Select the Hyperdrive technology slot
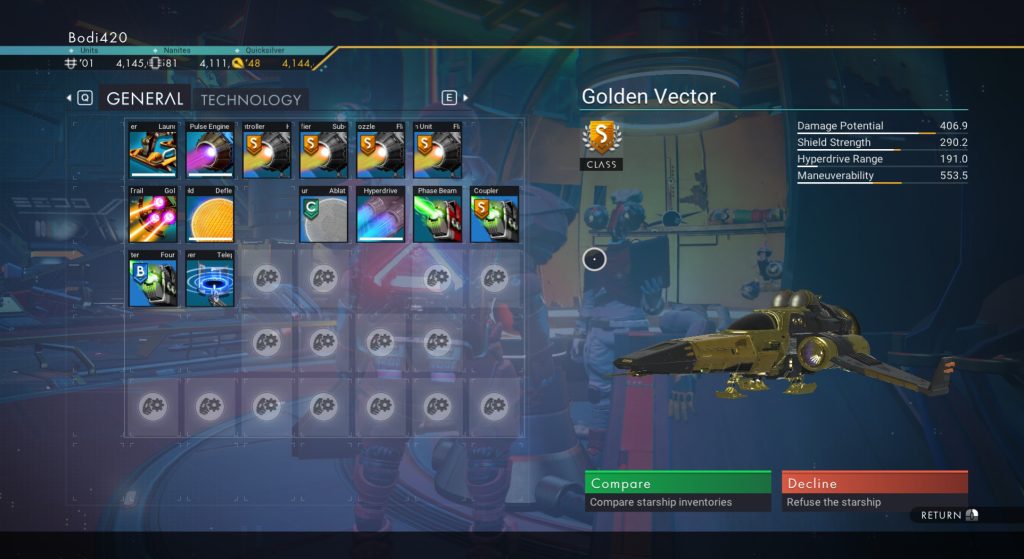The width and height of the screenshot is (1024, 559). [x=380, y=214]
